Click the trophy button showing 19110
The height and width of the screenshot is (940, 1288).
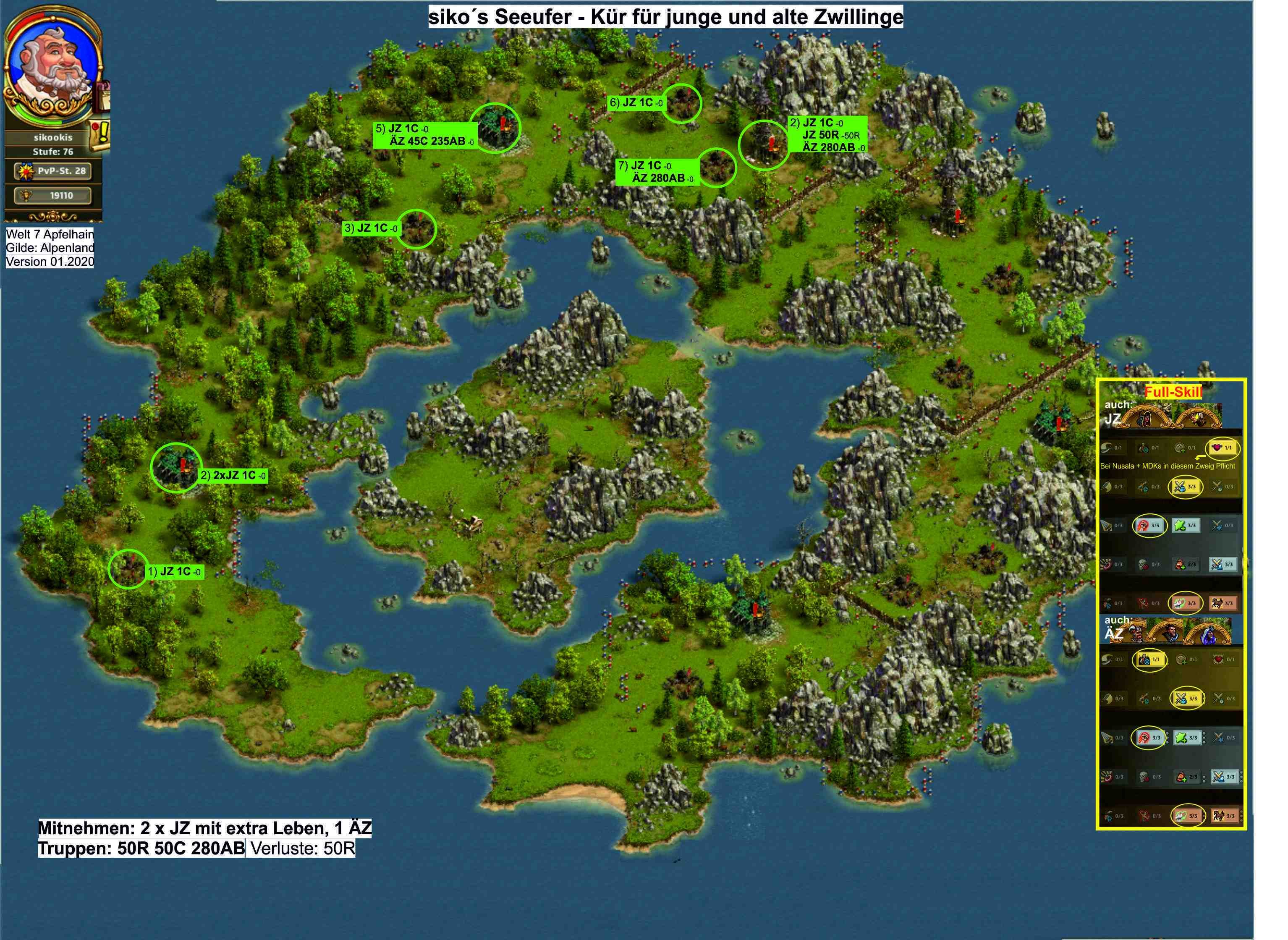coord(53,196)
